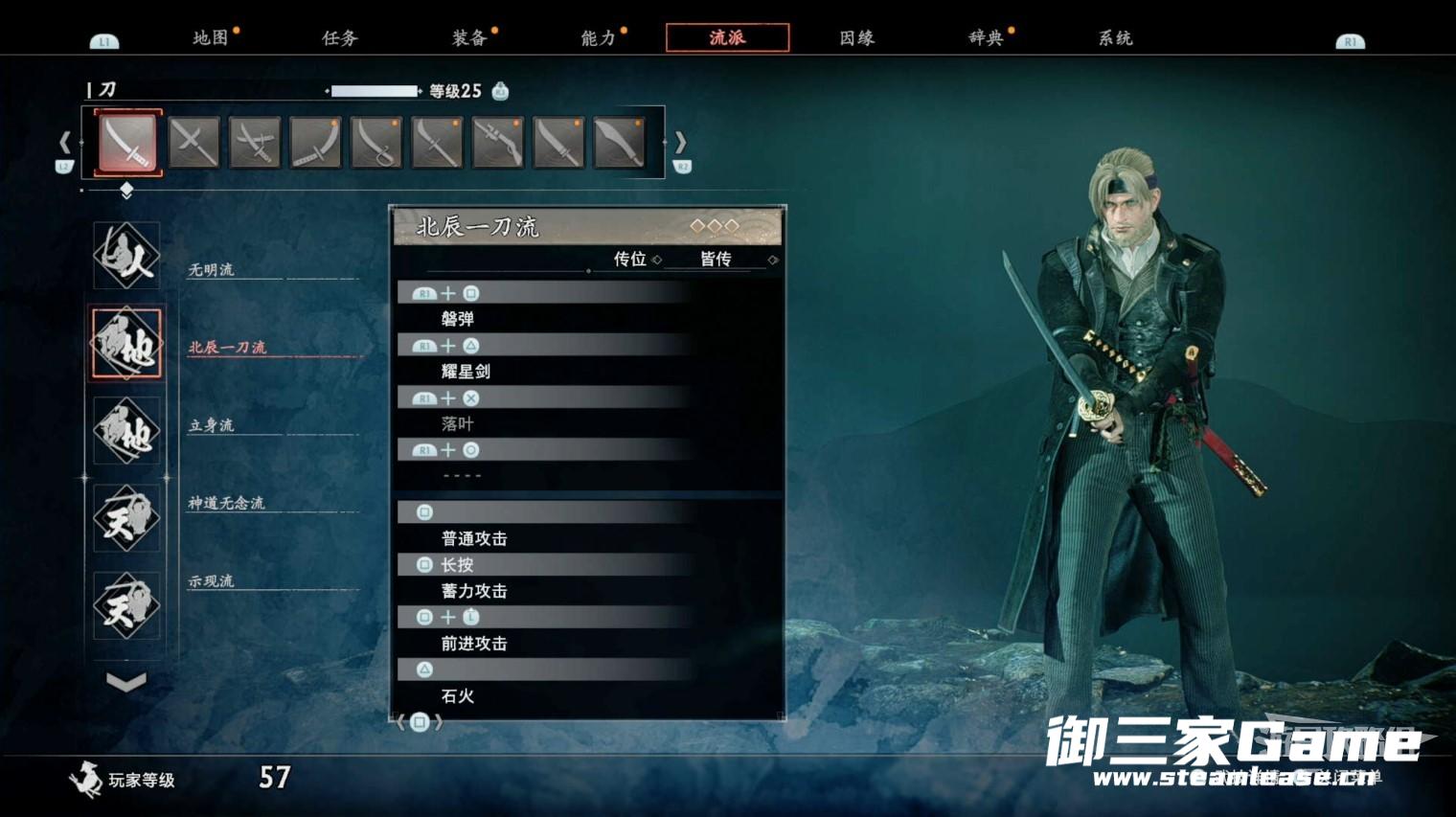Open the 地图 map tab
1456x817 pixels.
pos(211,38)
